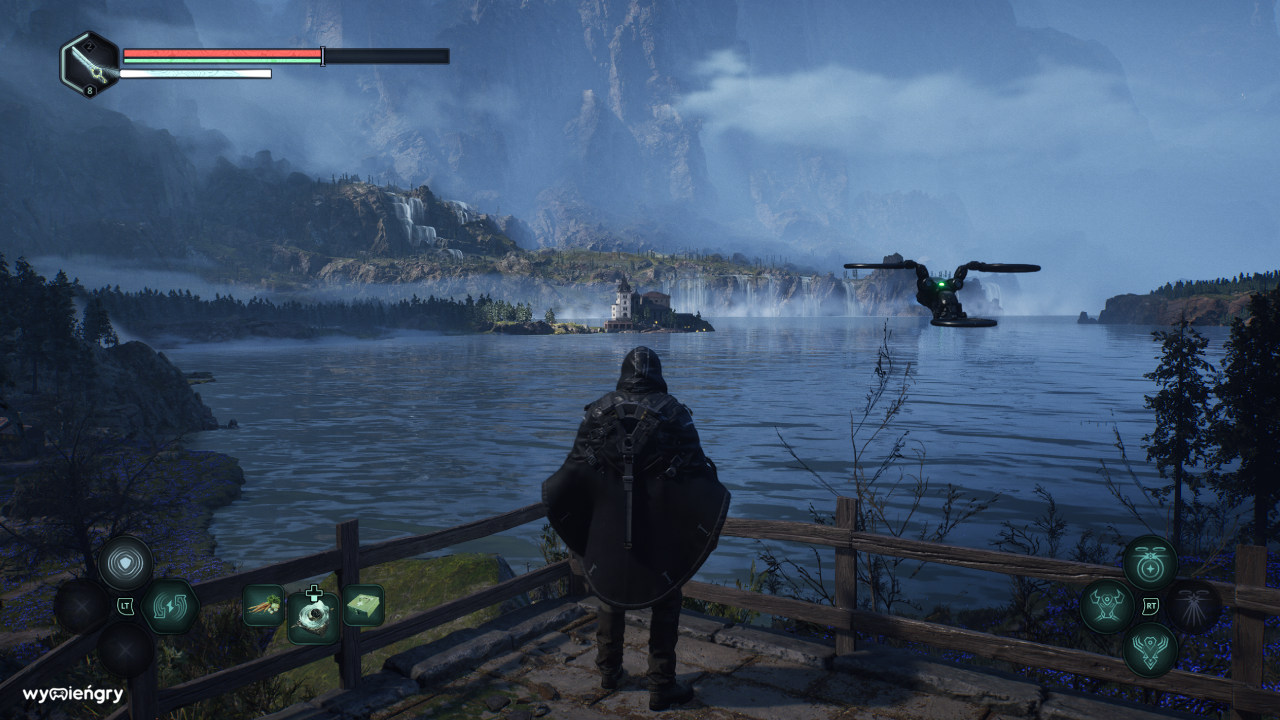The image size is (1280, 720).
Task: Activate the drone ring star ability
Action: click(1150, 562)
